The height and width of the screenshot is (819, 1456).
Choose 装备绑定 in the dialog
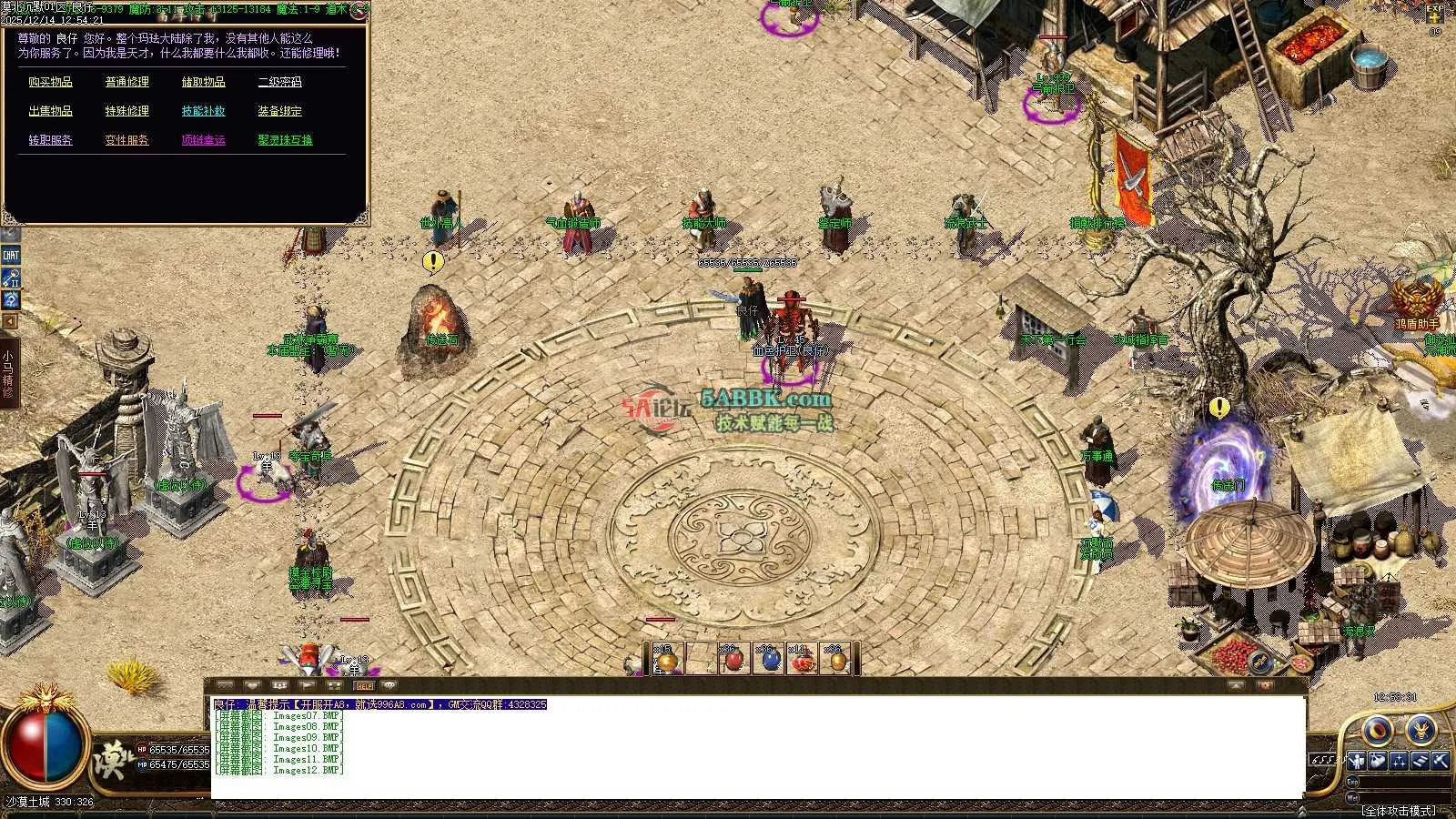click(279, 111)
